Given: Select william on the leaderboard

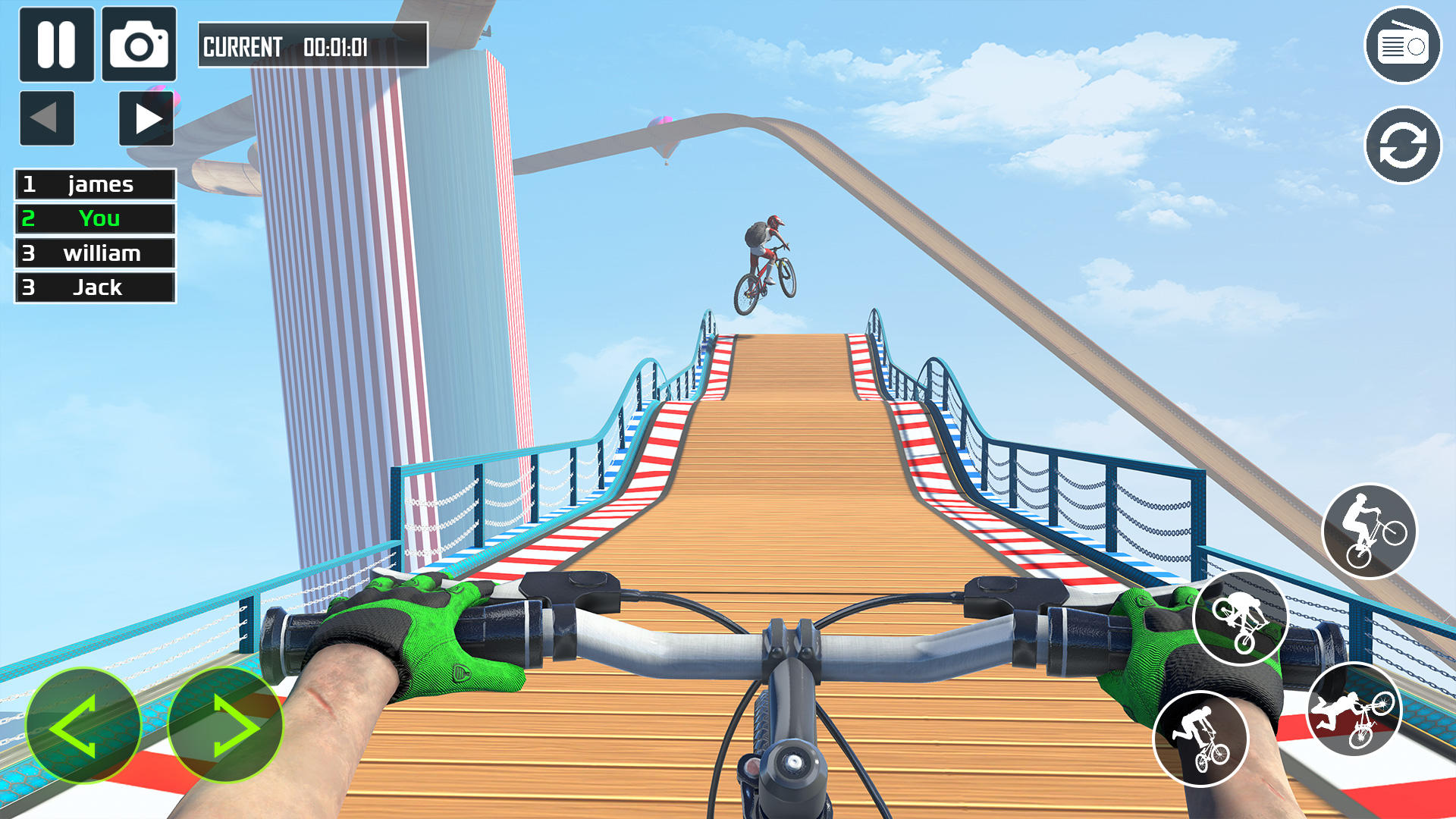Looking at the screenshot, I should pos(94,253).
